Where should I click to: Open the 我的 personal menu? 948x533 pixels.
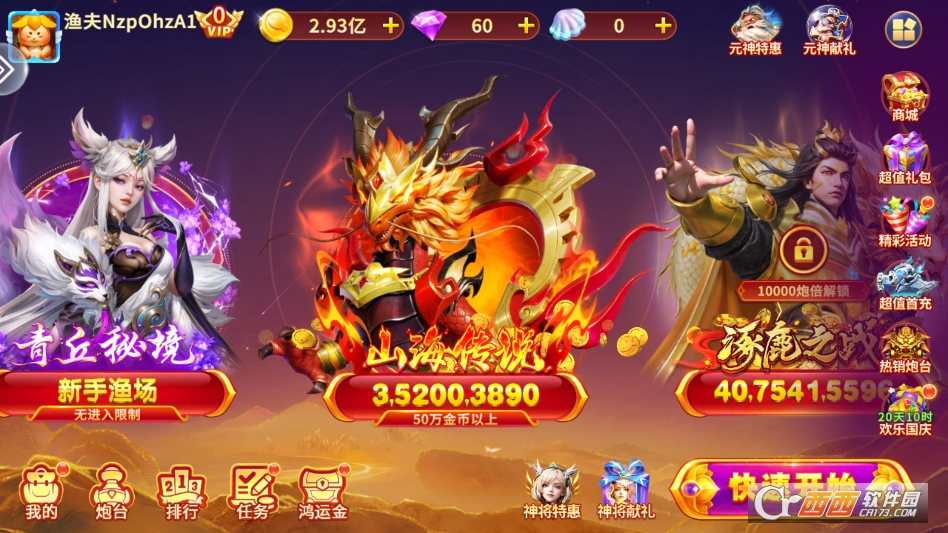click(x=41, y=492)
